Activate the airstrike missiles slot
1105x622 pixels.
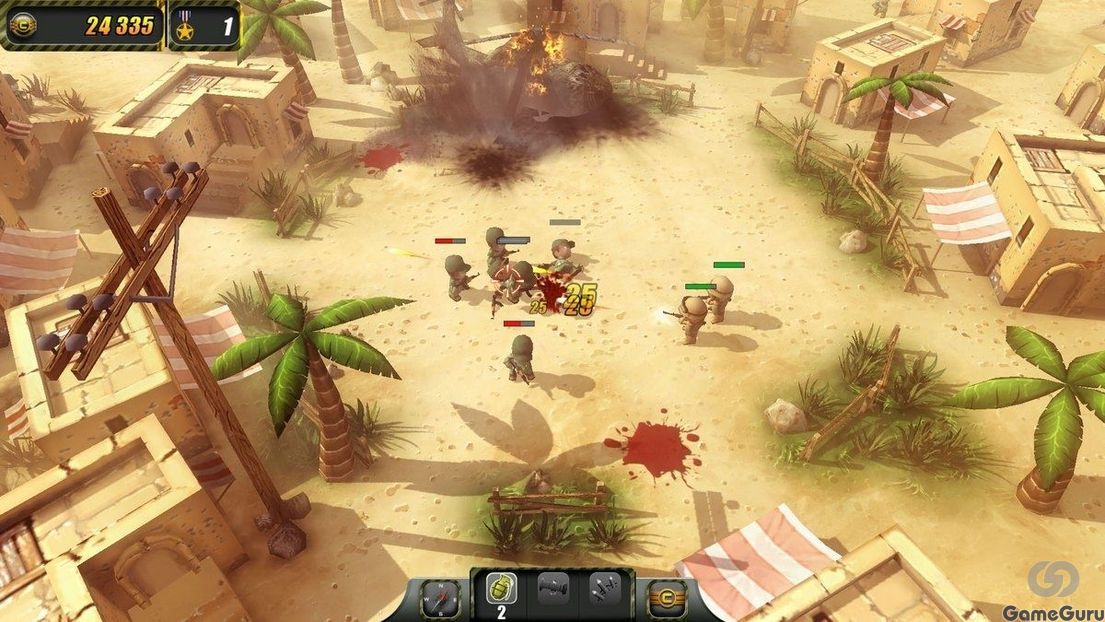(x=605, y=590)
